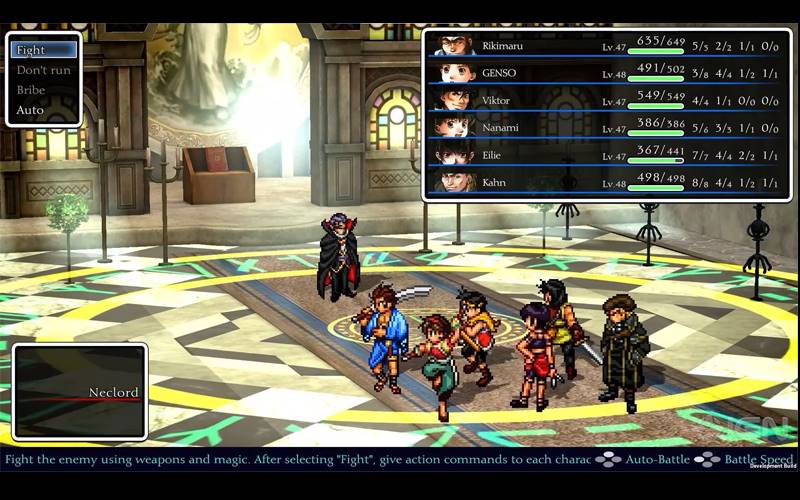
Task: Select Rikimaru's party status row
Action: click(604, 45)
